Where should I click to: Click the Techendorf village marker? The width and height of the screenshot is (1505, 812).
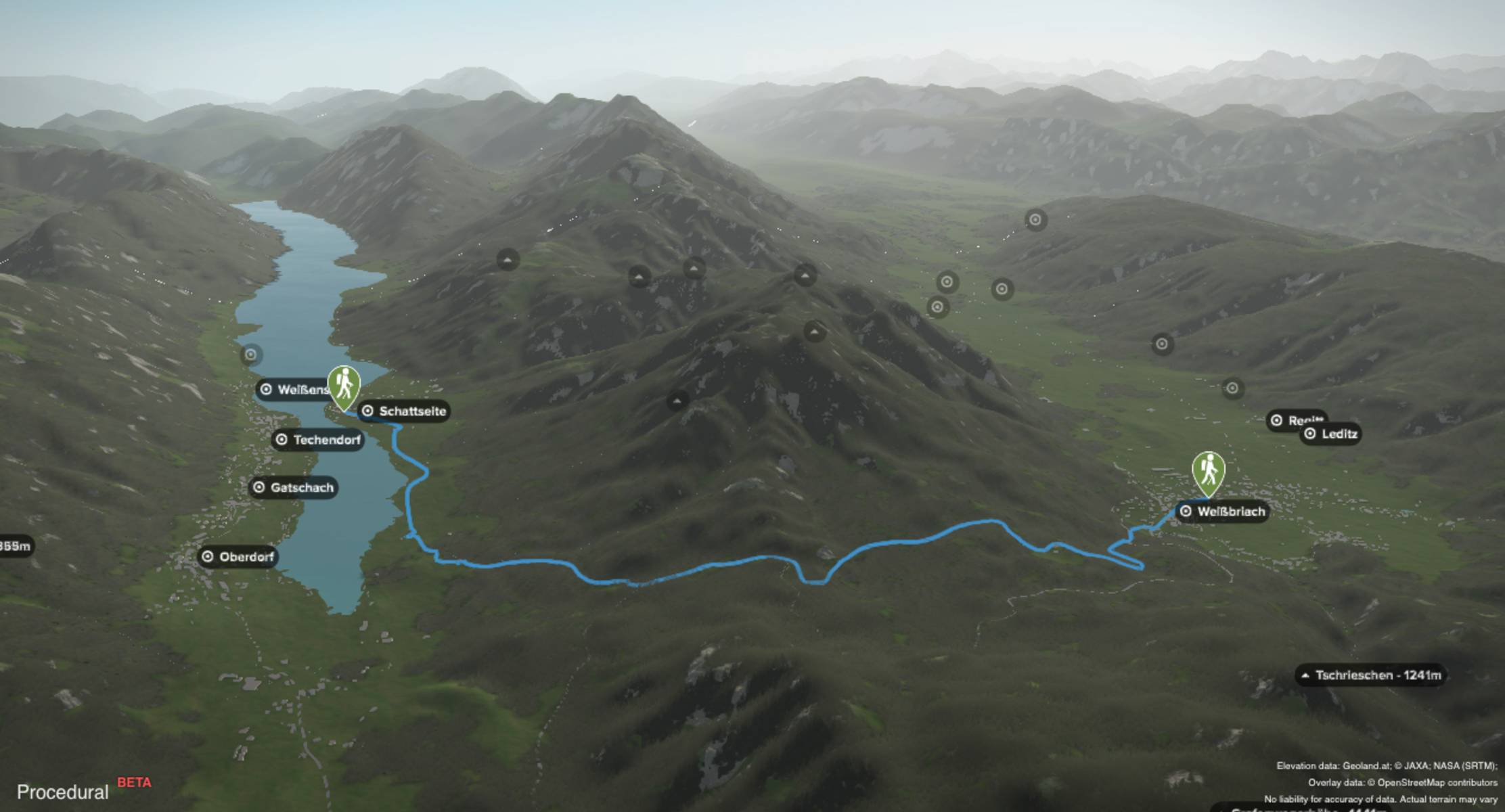click(x=318, y=440)
